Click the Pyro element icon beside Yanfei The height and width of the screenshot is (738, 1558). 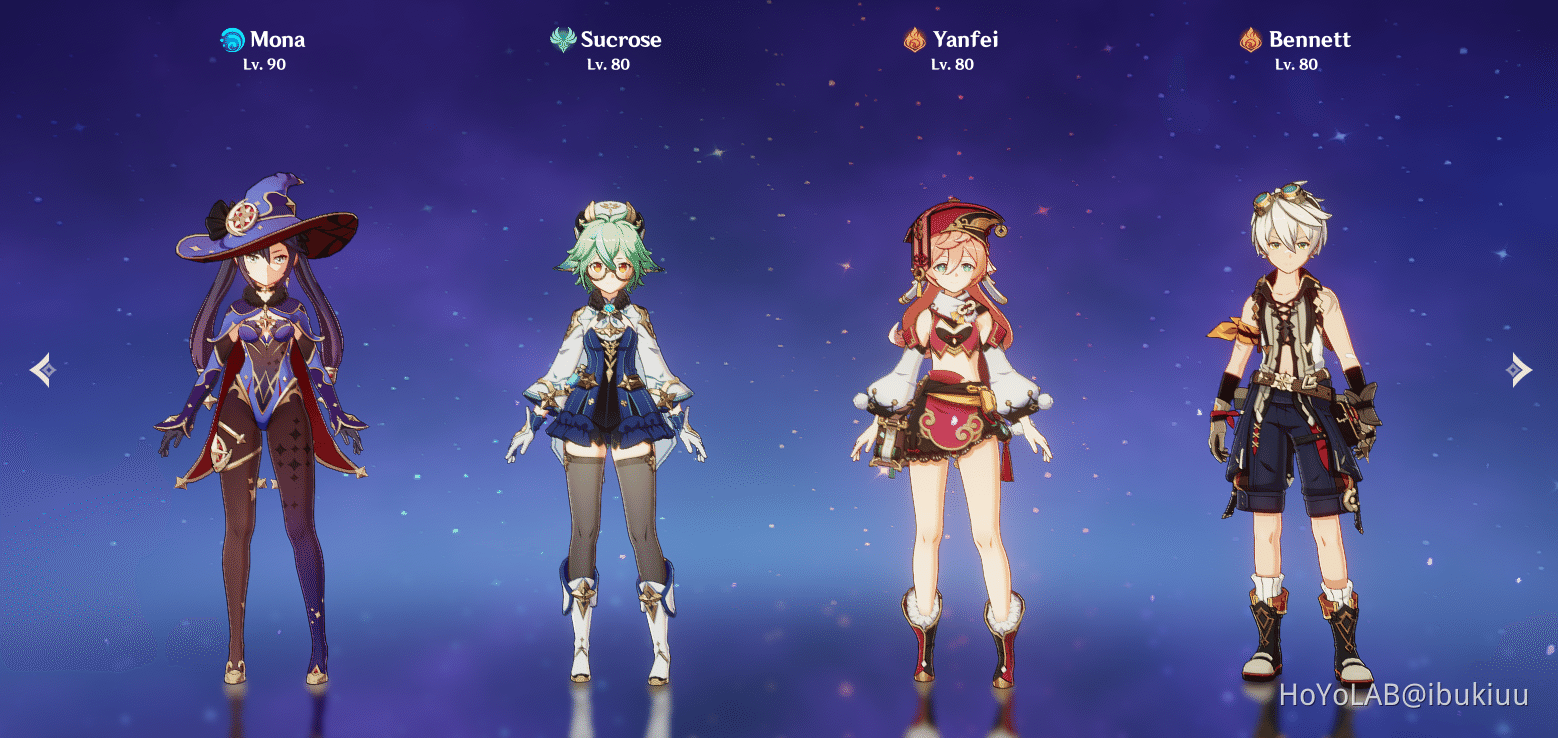click(x=912, y=40)
